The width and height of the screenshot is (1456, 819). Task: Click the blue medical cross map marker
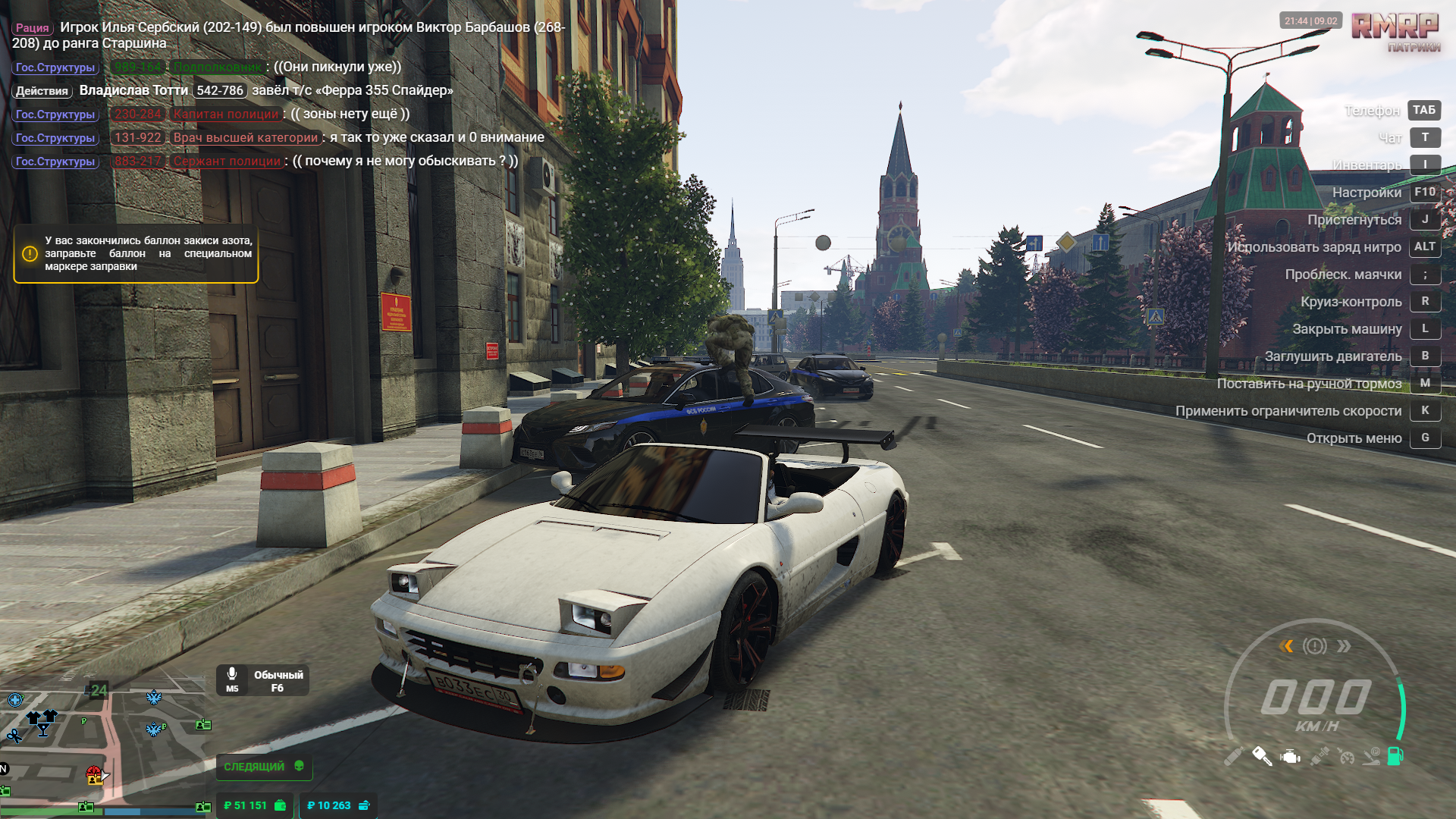click(15, 699)
